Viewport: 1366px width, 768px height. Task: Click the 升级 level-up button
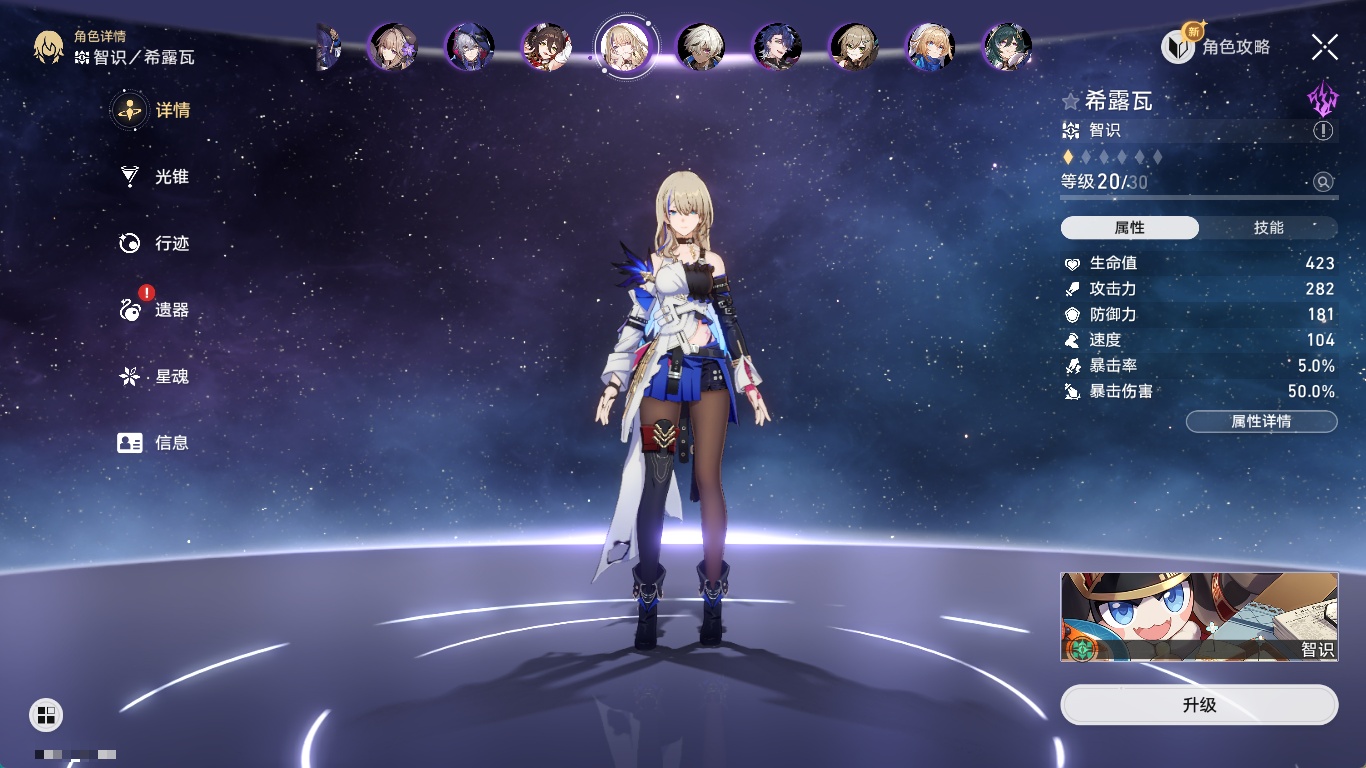pyautogui.click(x=1199, y=705)
